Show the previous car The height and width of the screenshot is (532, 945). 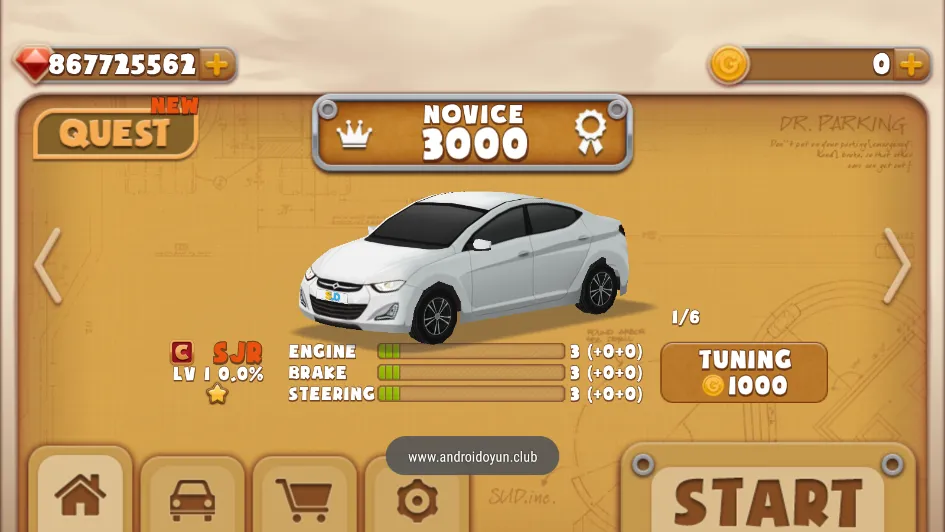tap(48, 266)
